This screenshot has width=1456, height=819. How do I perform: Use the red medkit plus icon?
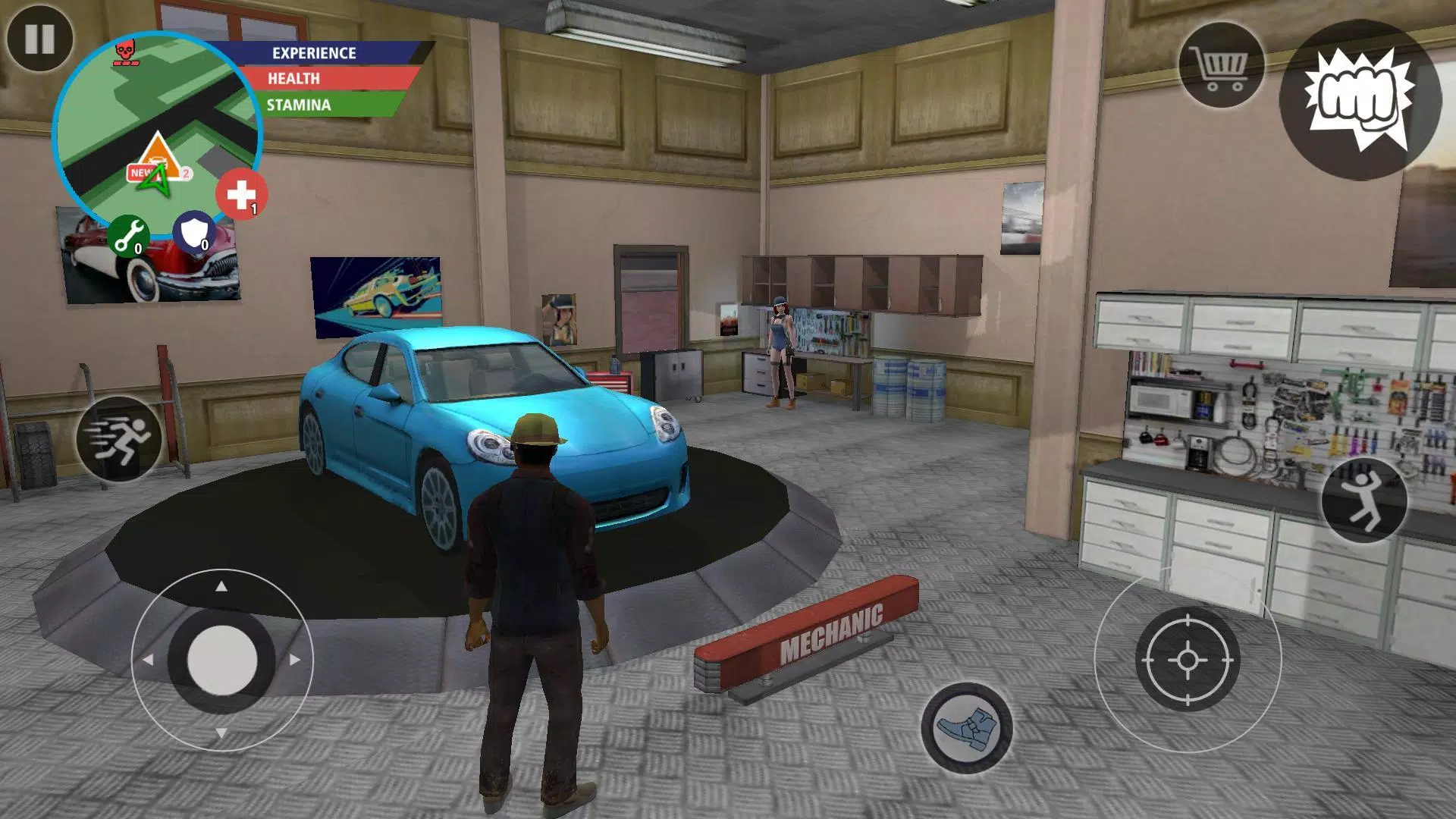coord(241,195)
